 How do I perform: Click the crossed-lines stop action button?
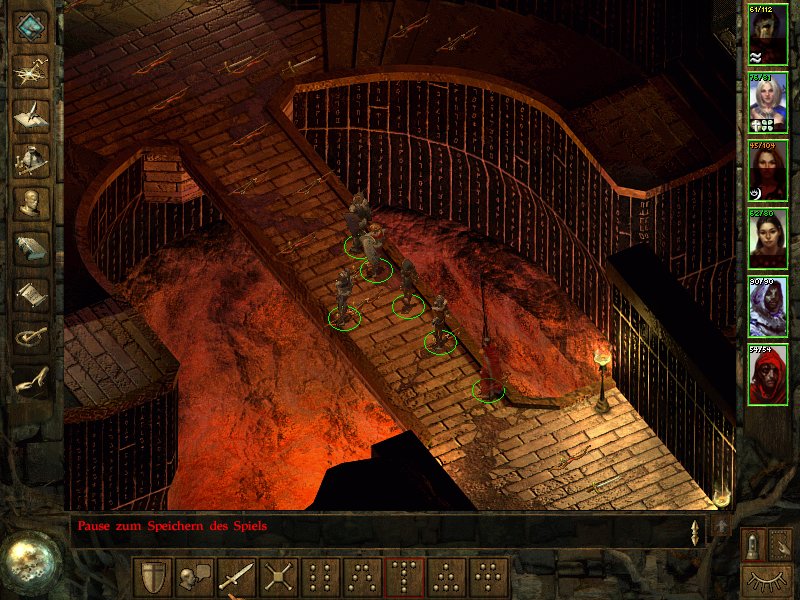[x=278, y=577]
